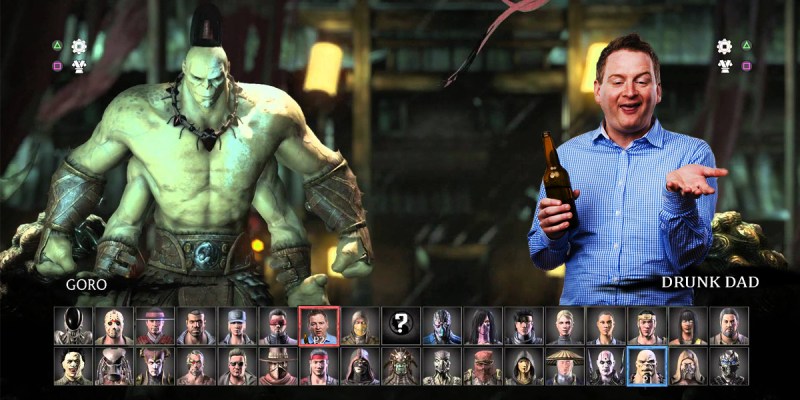Select Sub-Zero in the blue mask
The height and width of the screenshot is (400, 800).
[x=442, y=325]
